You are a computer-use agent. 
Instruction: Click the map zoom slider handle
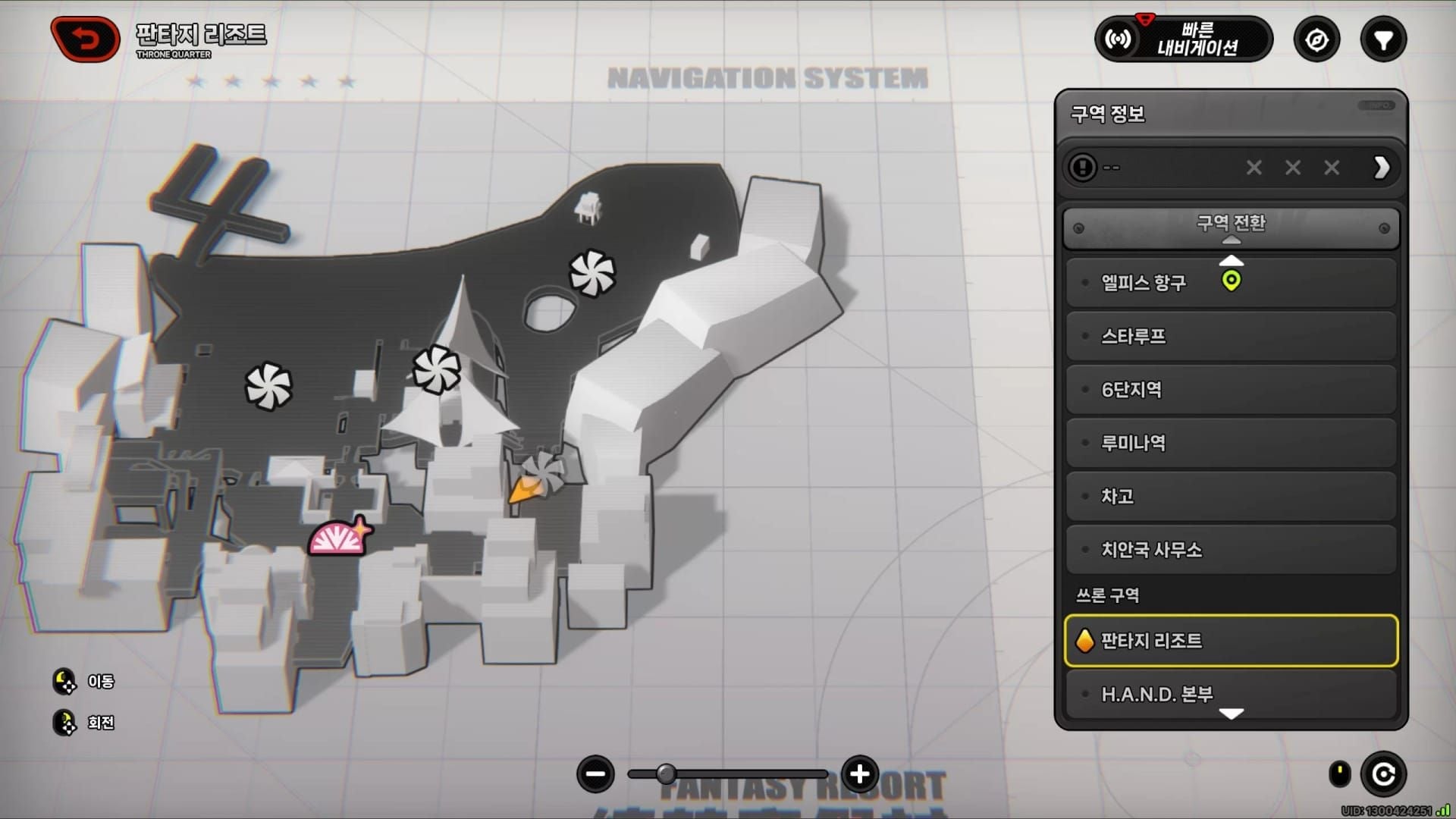[666, 774]
